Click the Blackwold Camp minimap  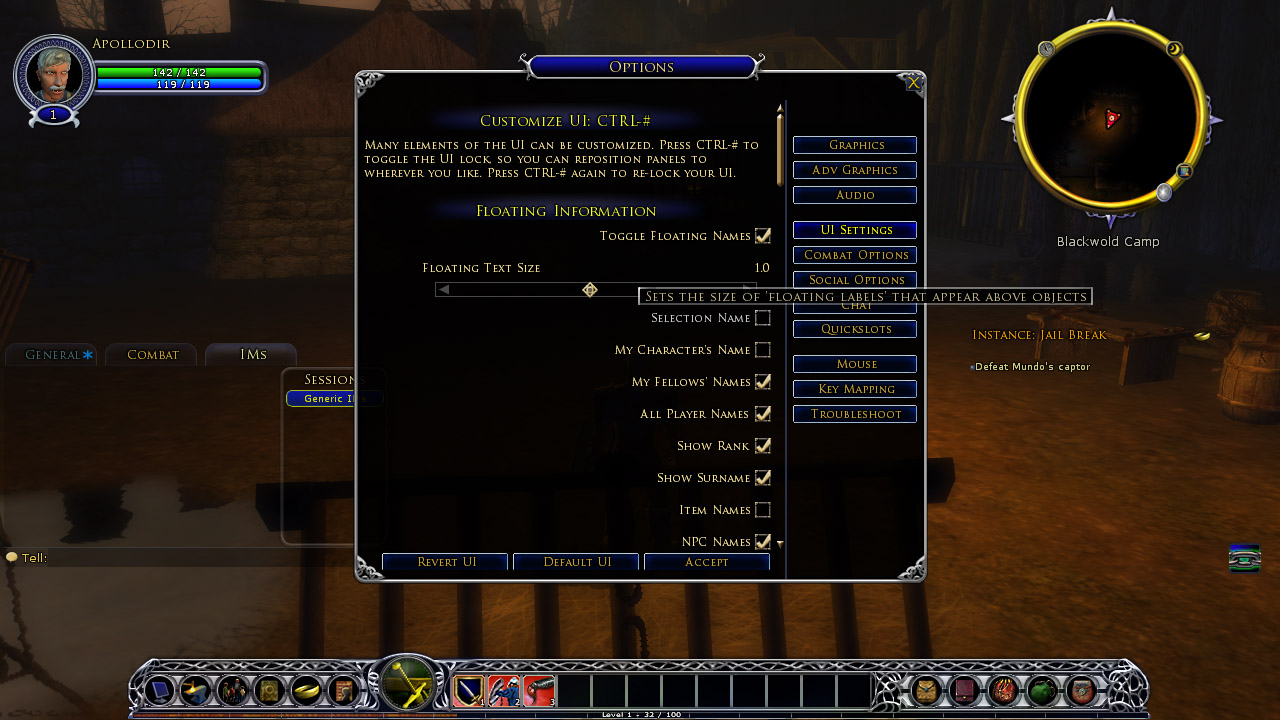[1108, 118]
